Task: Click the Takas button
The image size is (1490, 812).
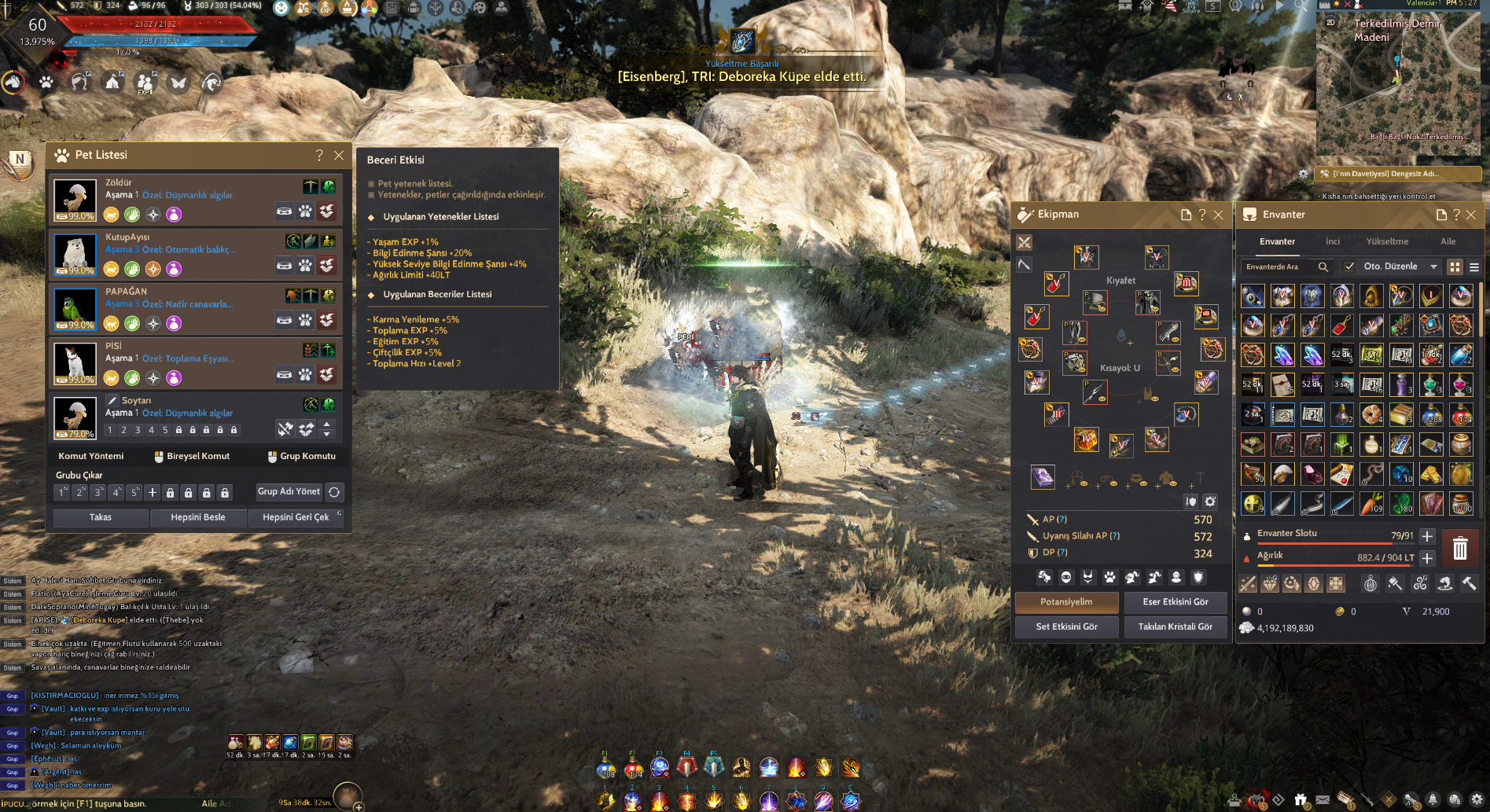Action: click(101, 517)
